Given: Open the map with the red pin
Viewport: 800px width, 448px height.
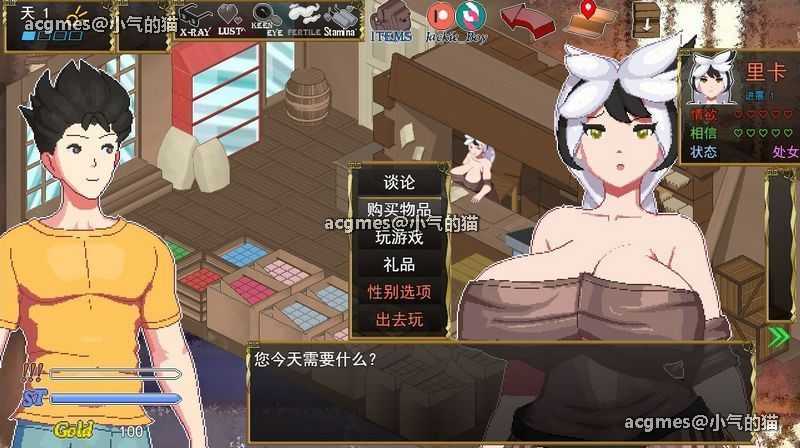Looking at the screenshot, I should [590, 18].
